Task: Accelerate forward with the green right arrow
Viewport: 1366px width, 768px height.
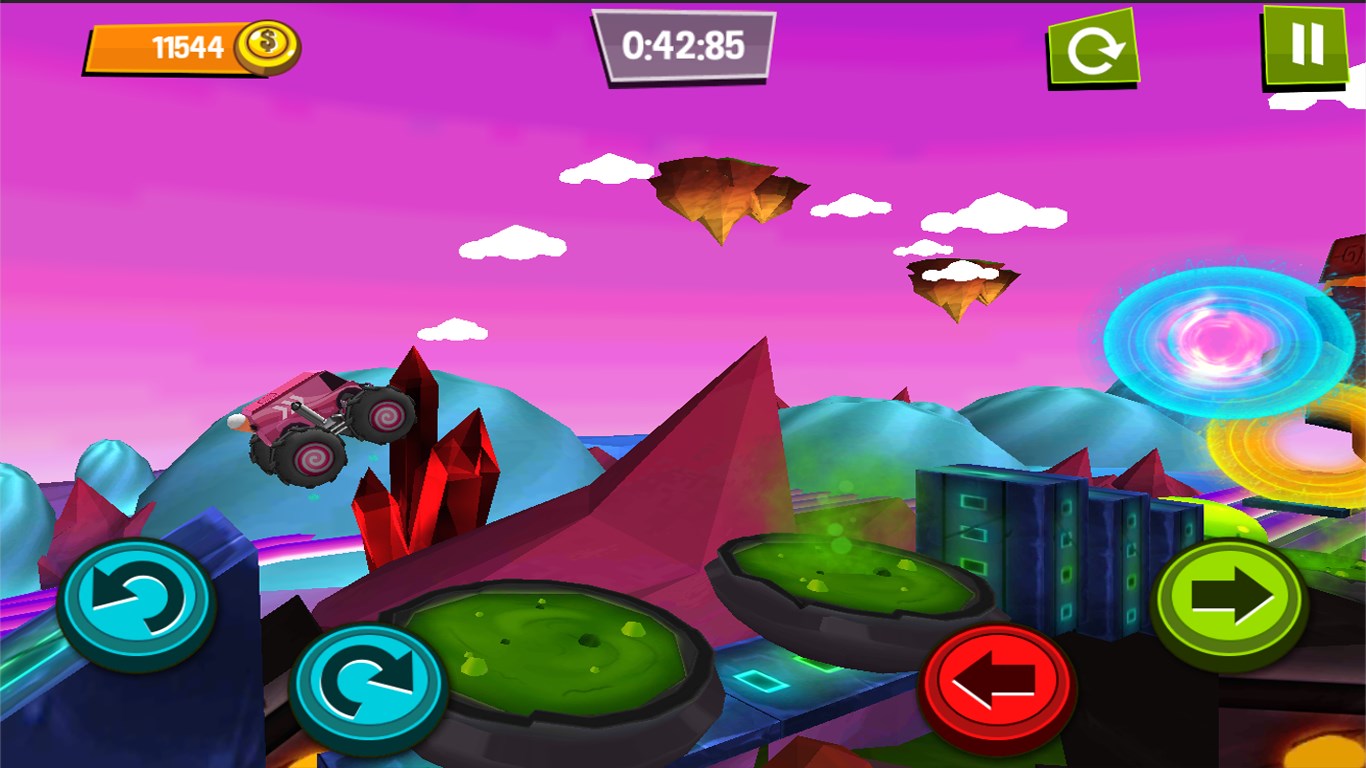Action: point(1230,602)
